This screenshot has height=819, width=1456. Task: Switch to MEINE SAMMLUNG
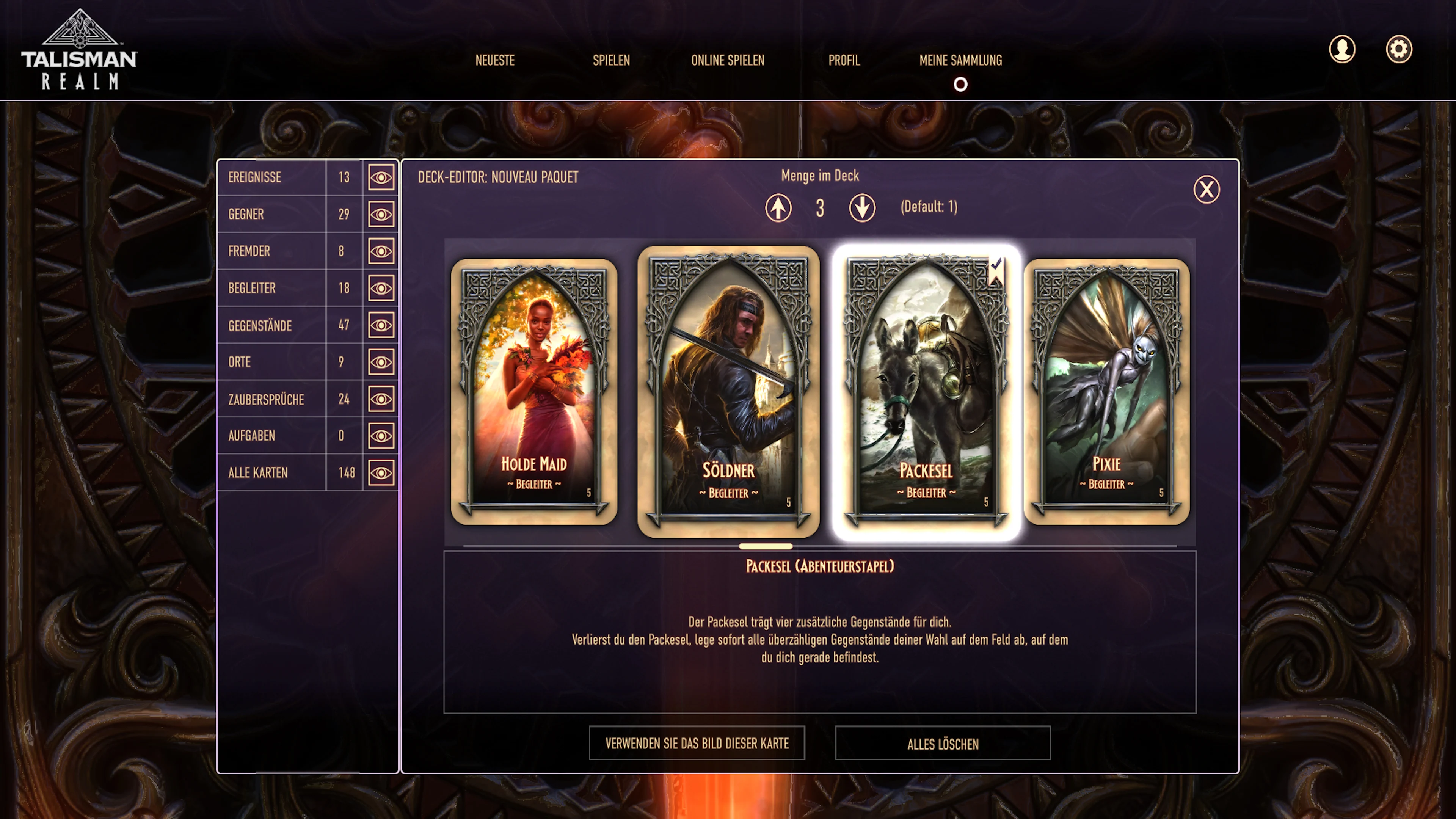(961, 61)
